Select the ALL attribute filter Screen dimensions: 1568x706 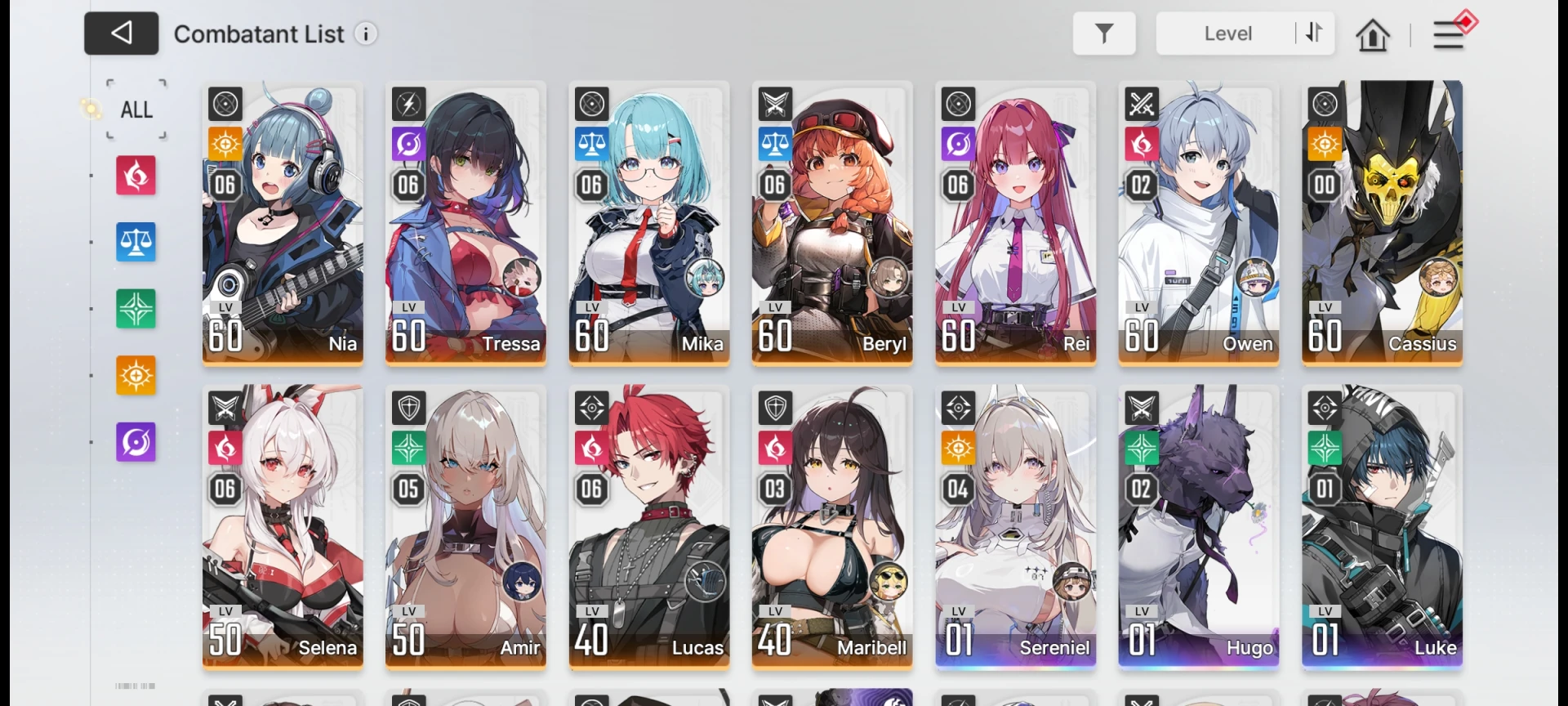pos(136,109)
